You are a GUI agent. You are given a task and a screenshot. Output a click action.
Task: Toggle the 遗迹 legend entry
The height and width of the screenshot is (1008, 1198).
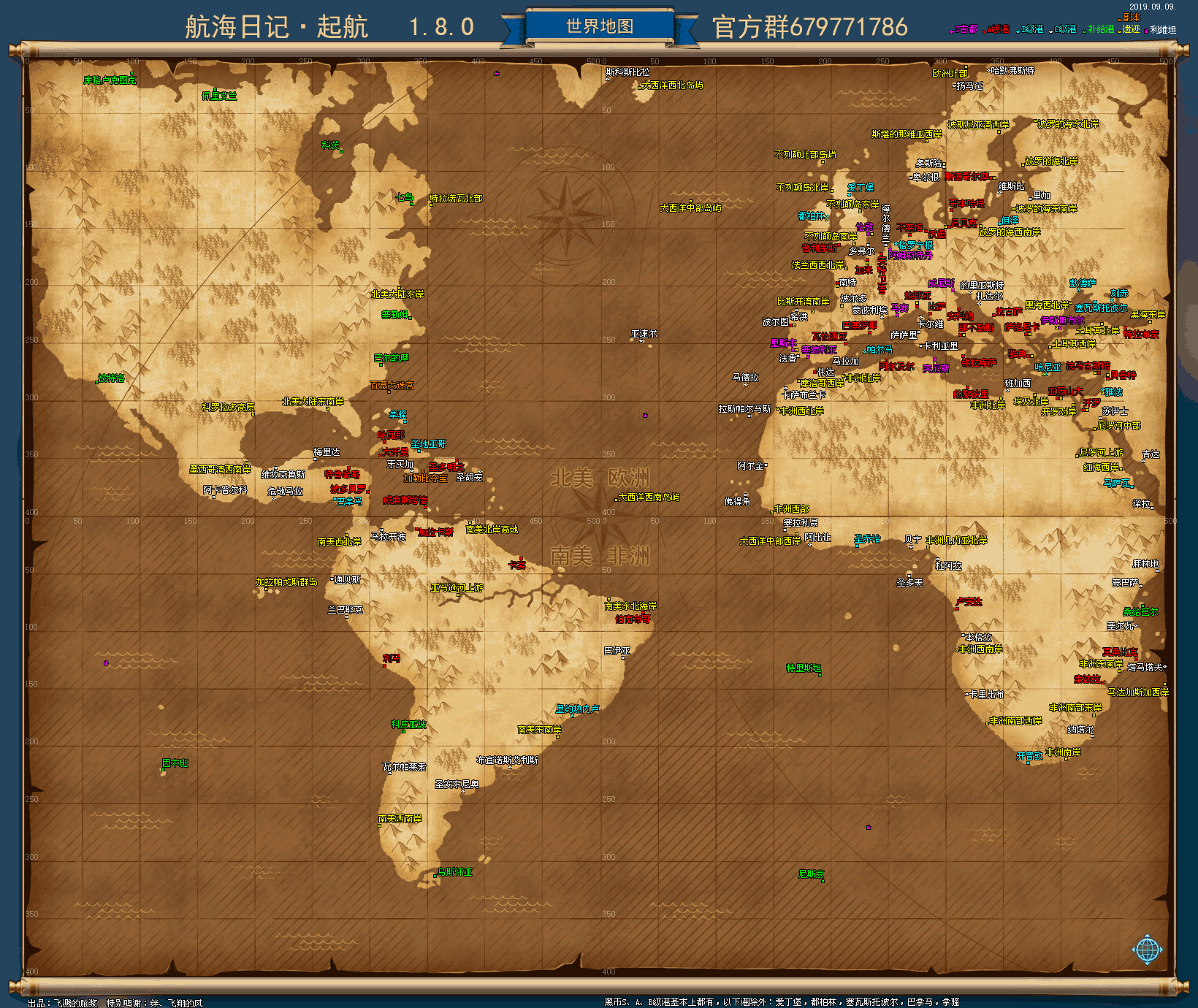pyautogui.click(x=1129, y=29)
